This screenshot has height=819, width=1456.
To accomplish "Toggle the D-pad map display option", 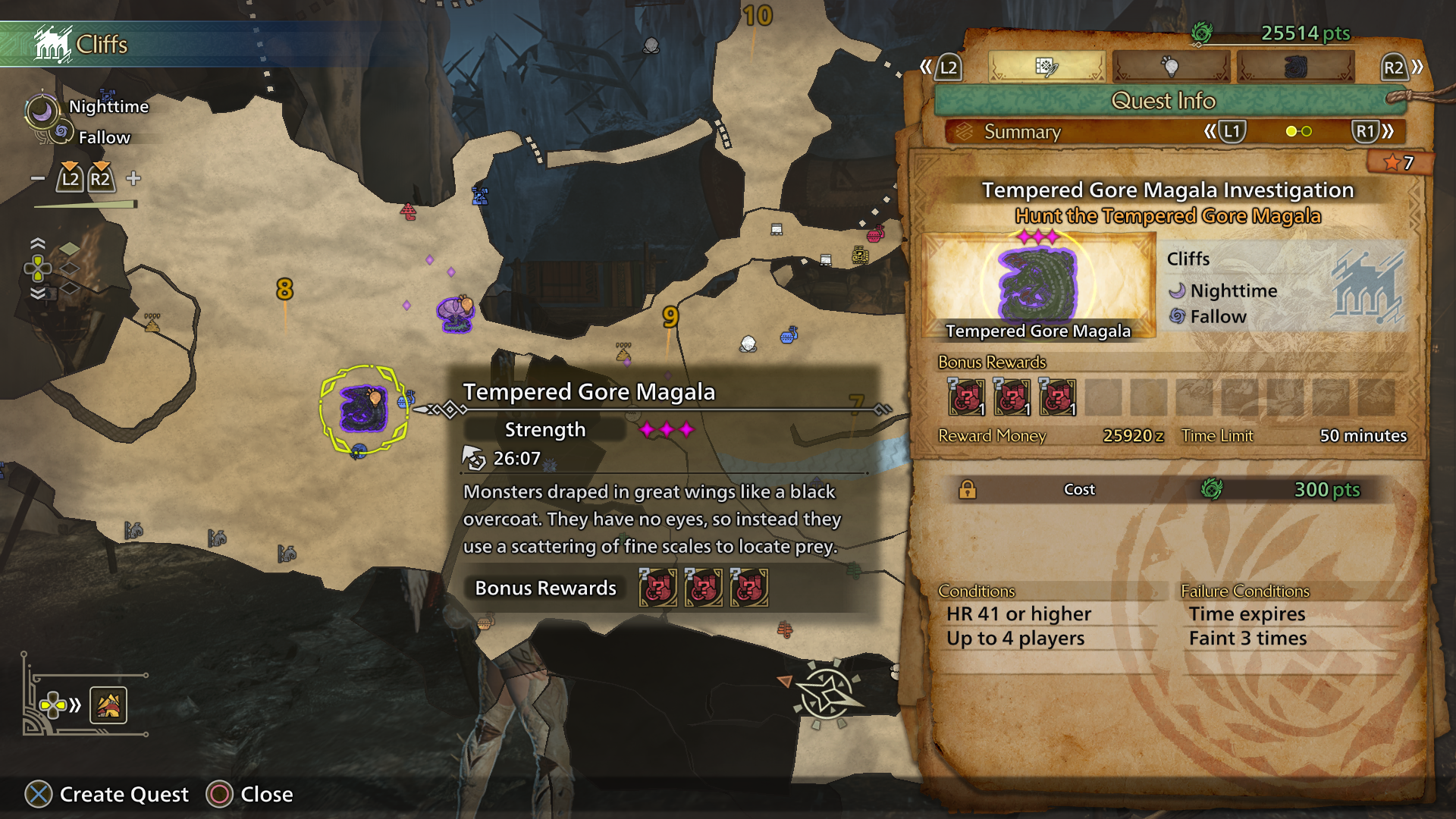I will [x=52, y=707].
